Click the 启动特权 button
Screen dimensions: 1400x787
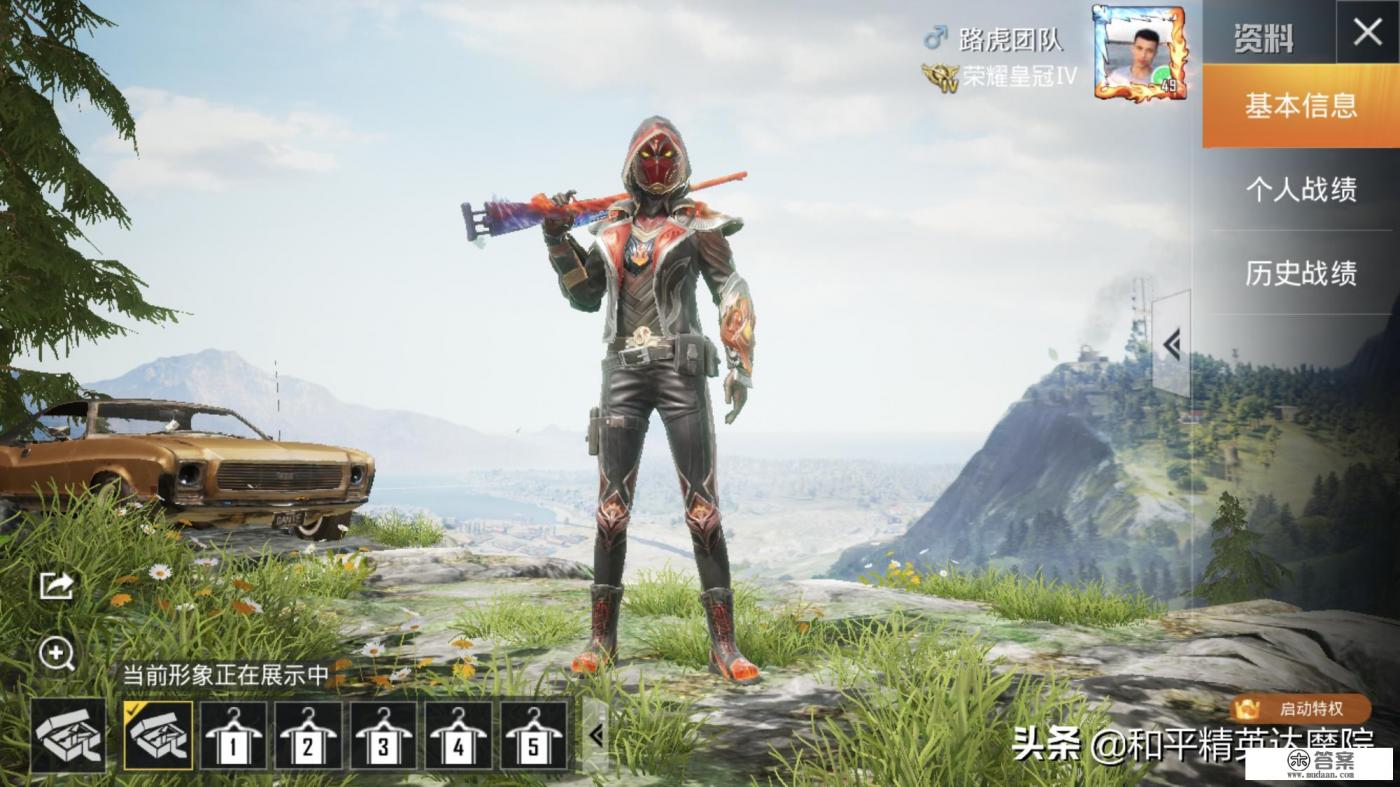(1300, 709)
